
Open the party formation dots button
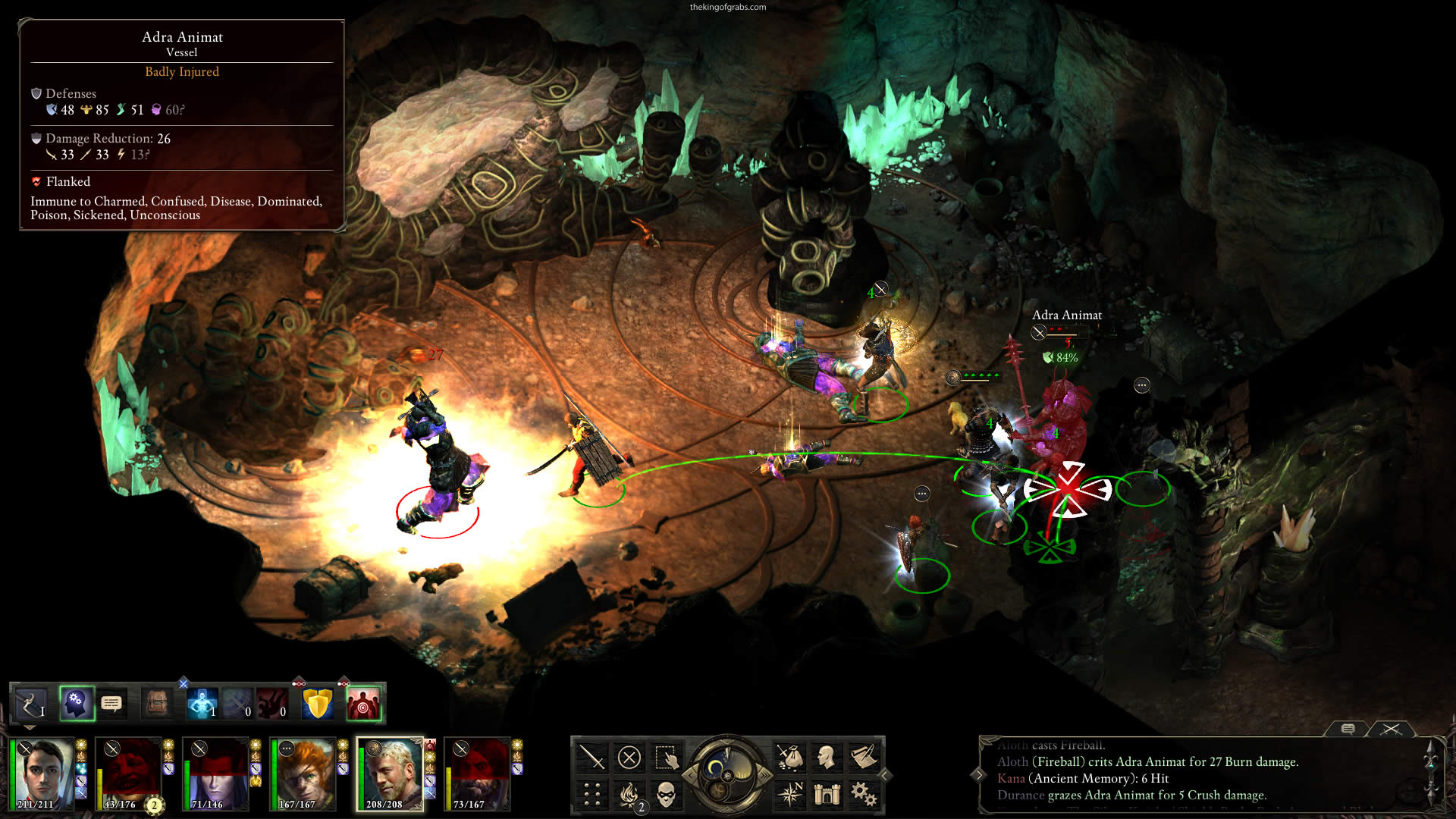coord(591,794)
